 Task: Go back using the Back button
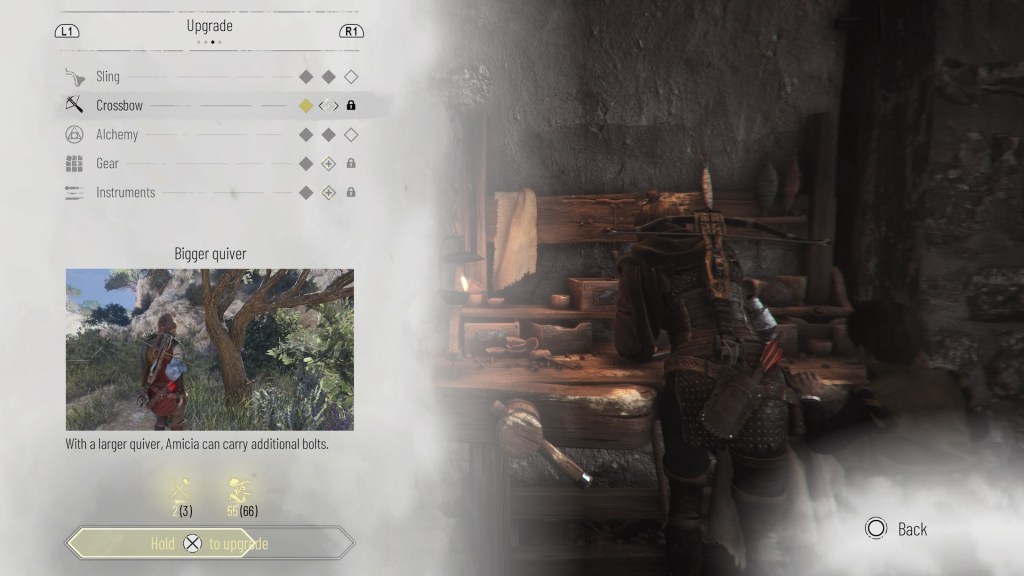[x=897, y=529]
